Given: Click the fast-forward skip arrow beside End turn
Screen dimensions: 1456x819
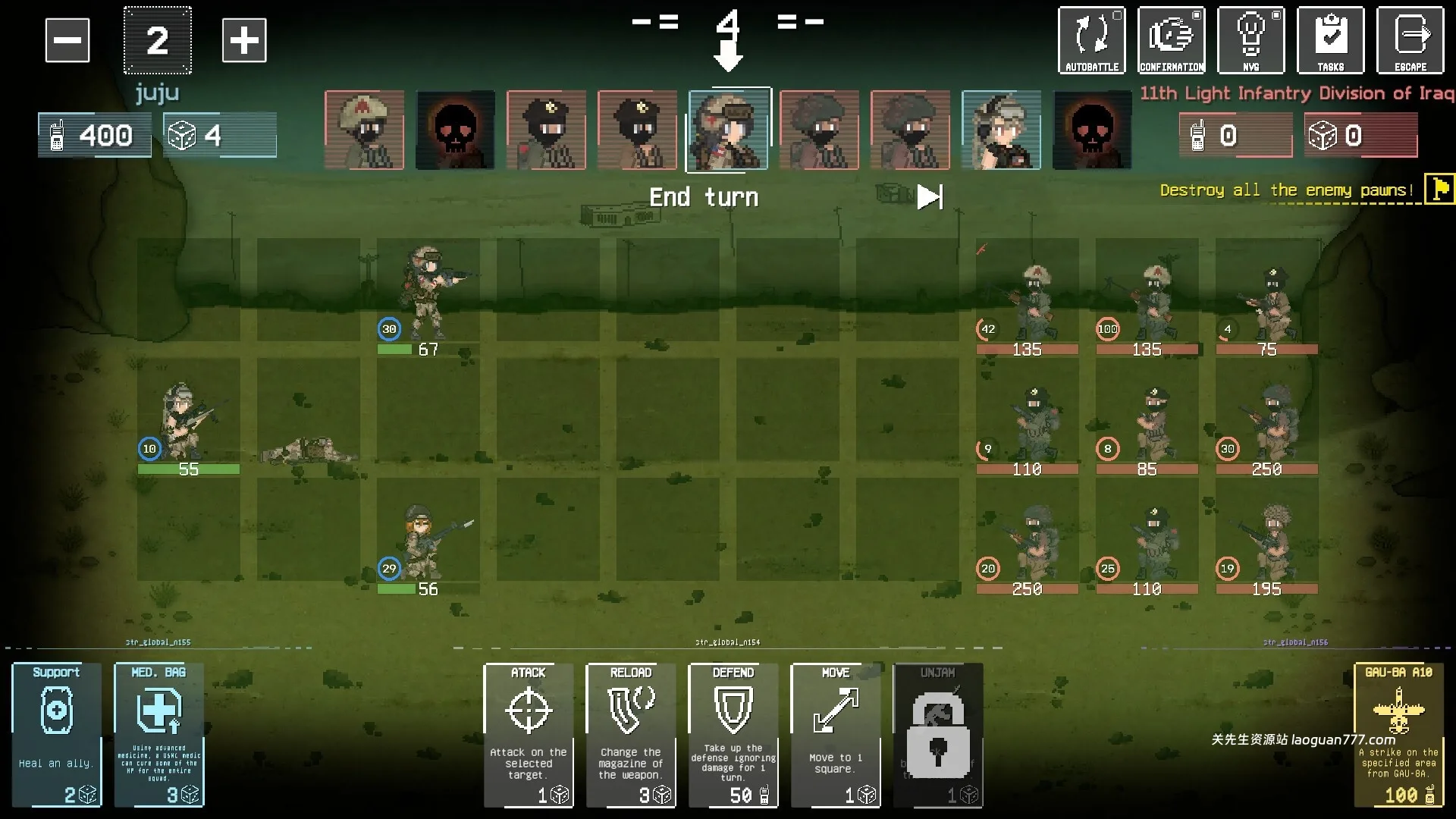Looking at the screenshot, I should tap(930, 196).
